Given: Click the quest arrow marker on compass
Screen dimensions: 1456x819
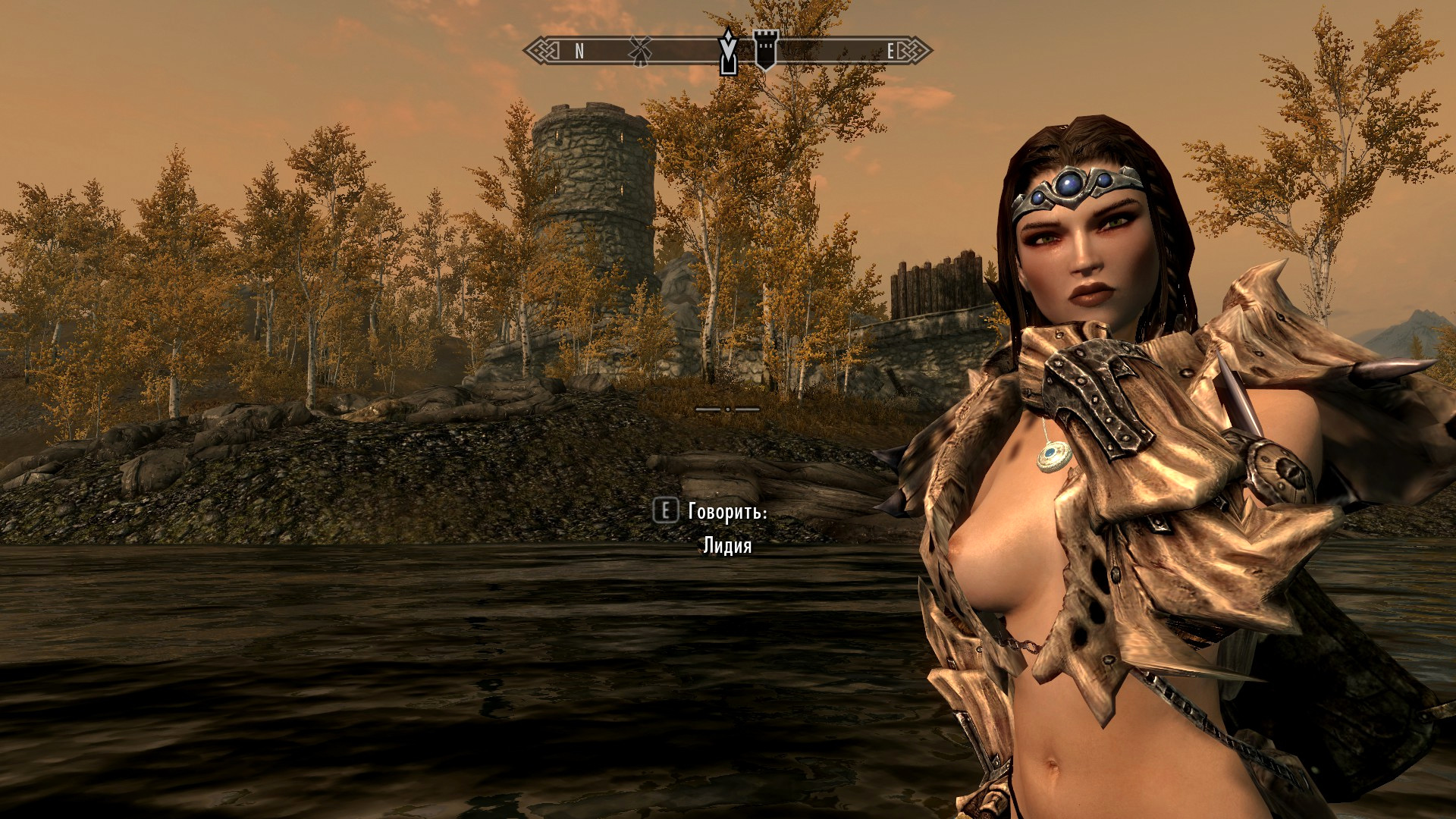Looking at the screenshot, I should point(728,52).
